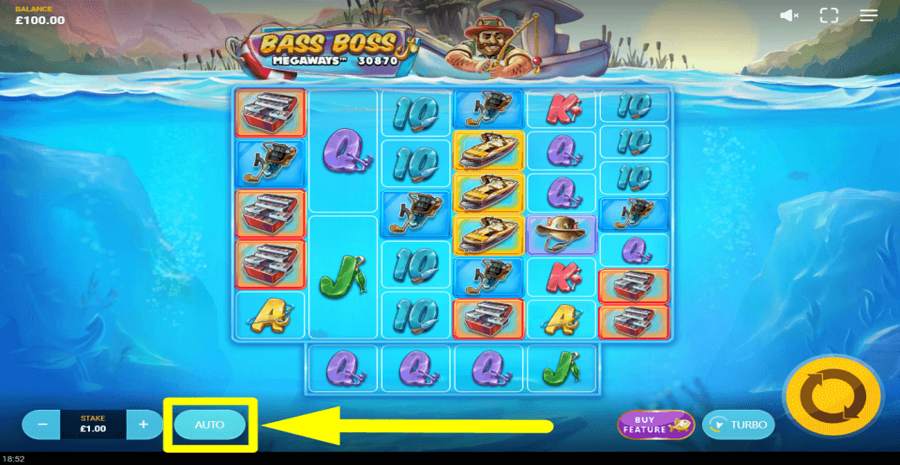Screen dimensions: 900x465
Task: Mute the game sound
Action: click(x=789, y=16)
